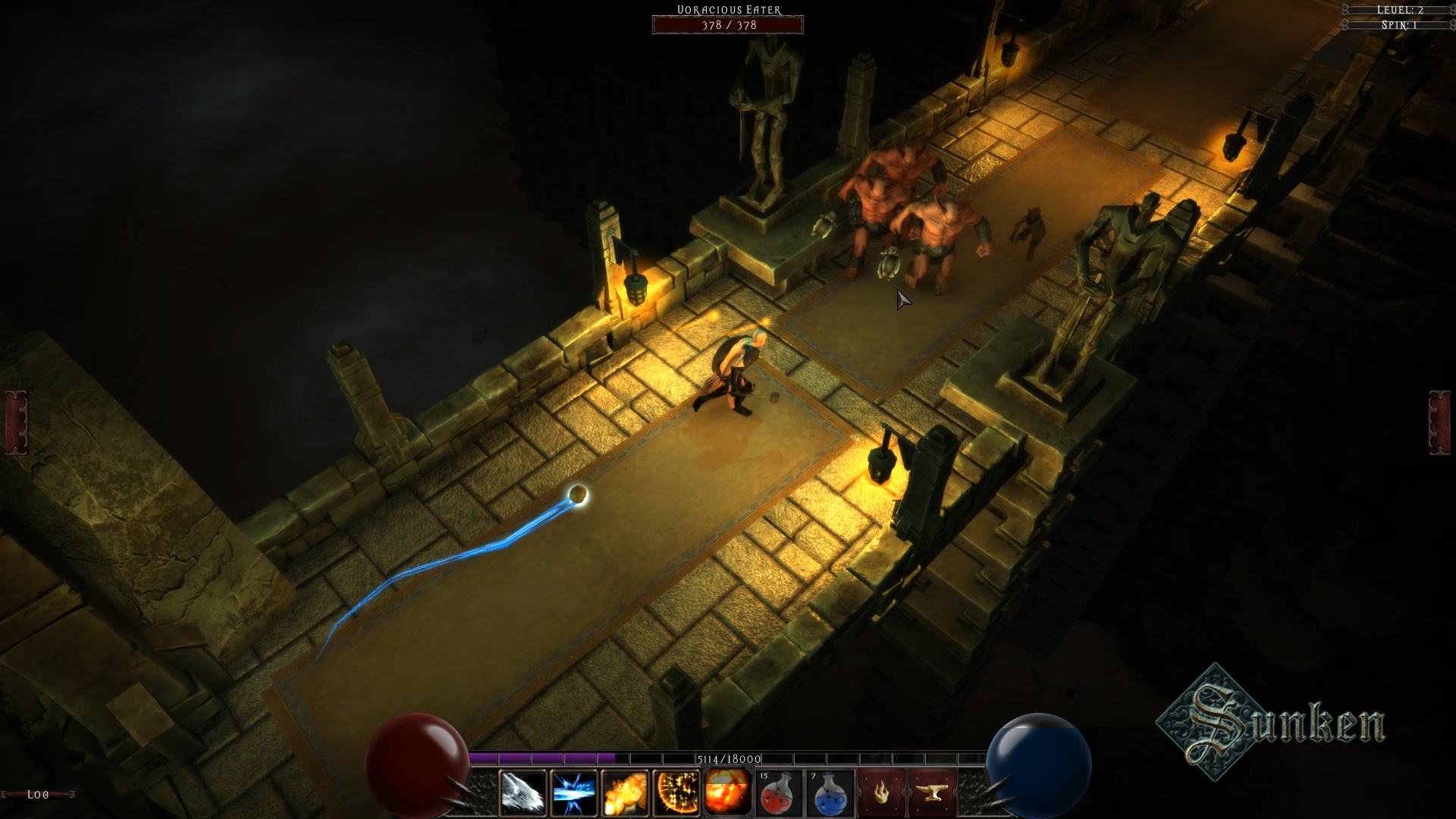
Task: Open the golden flame panel button
Action: (882, 793)
